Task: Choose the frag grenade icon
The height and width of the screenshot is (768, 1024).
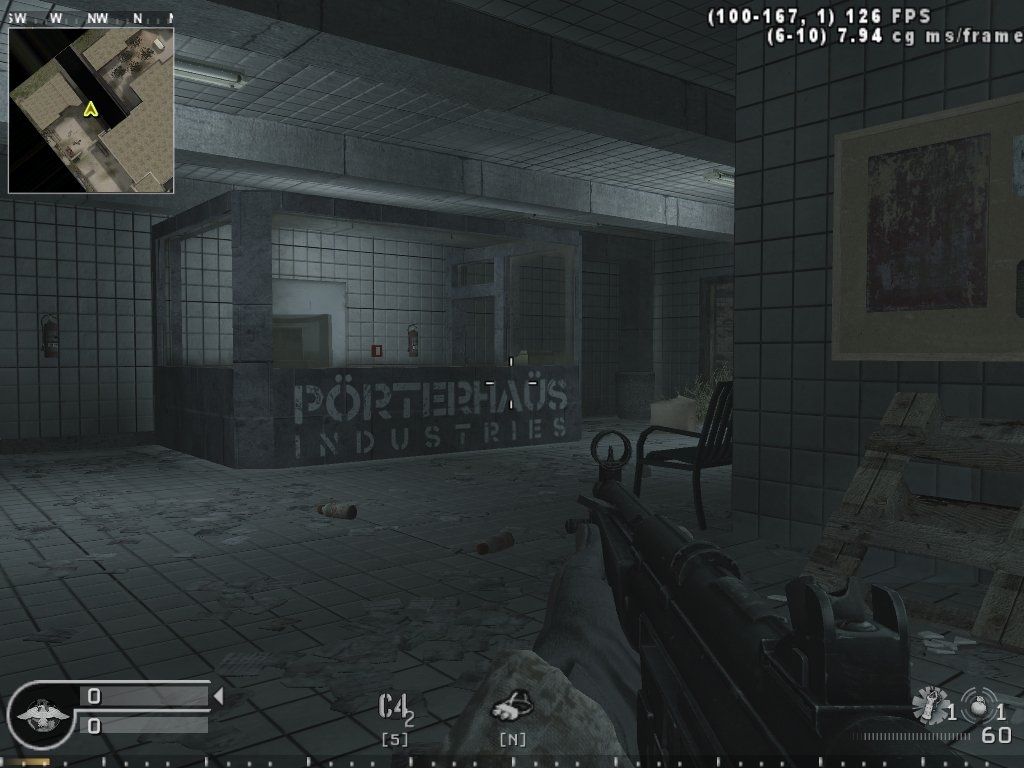Action: [978, 705]
